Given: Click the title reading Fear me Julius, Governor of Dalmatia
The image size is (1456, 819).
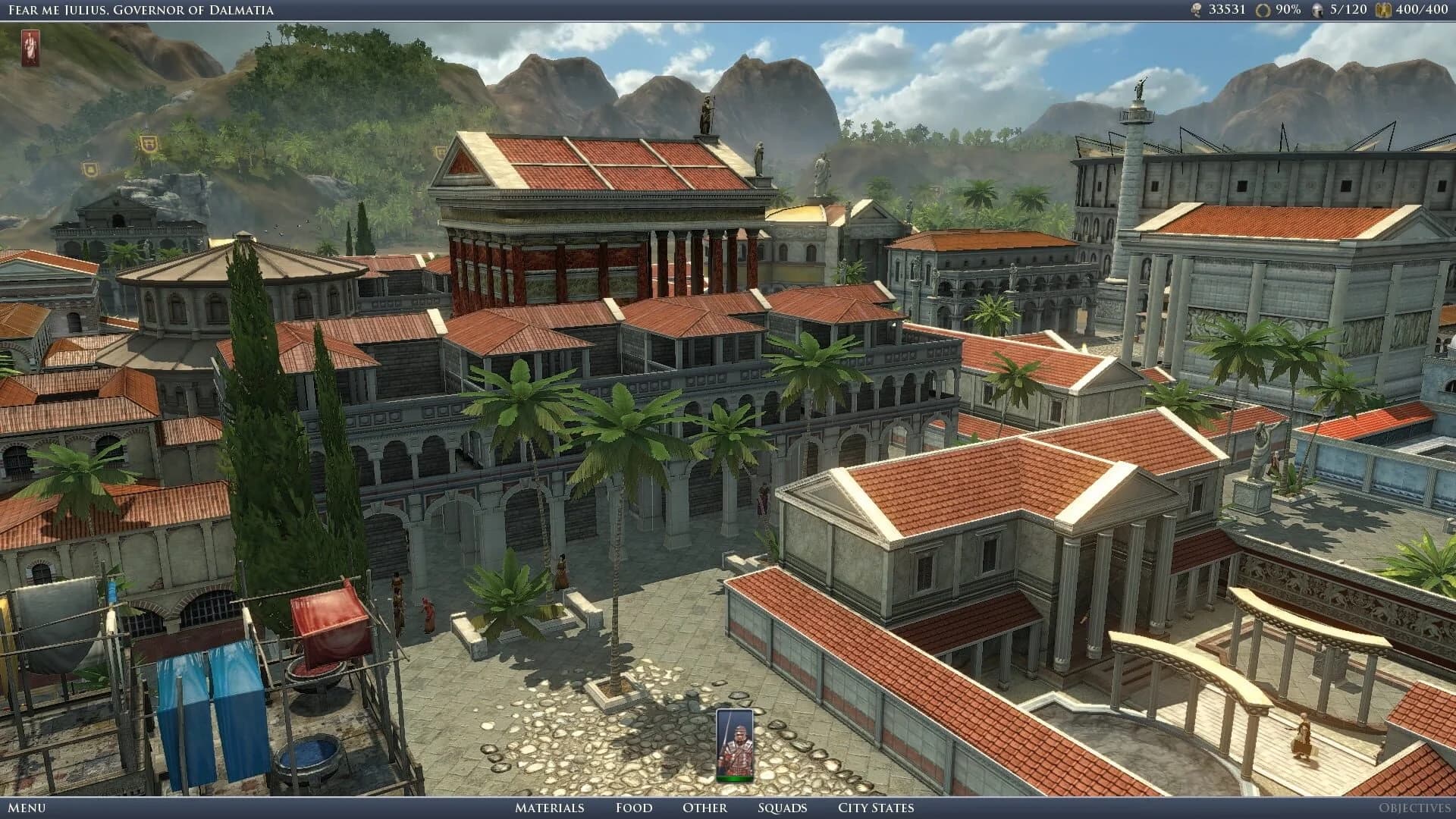Looking at the screenshot, I should click(x=140, y=11).
